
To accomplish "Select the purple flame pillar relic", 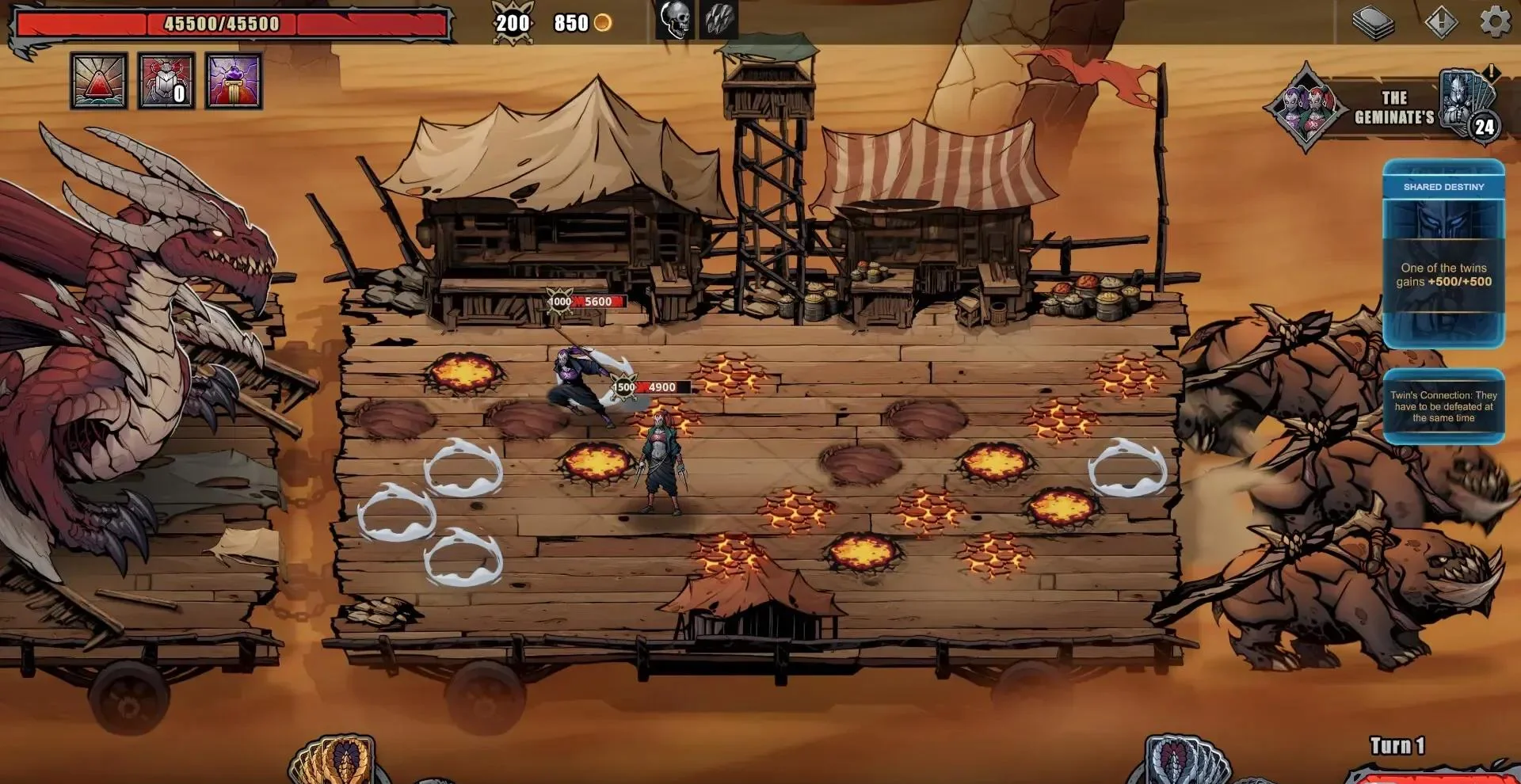I will (x=234, y=81).
